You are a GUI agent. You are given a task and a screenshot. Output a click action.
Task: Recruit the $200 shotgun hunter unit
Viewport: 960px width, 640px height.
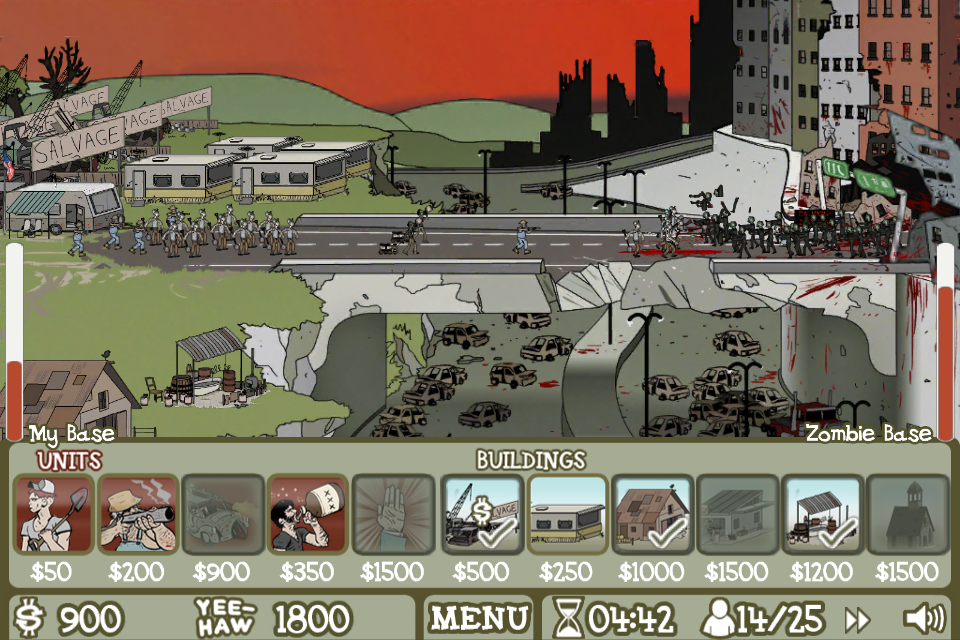(138, 514)
